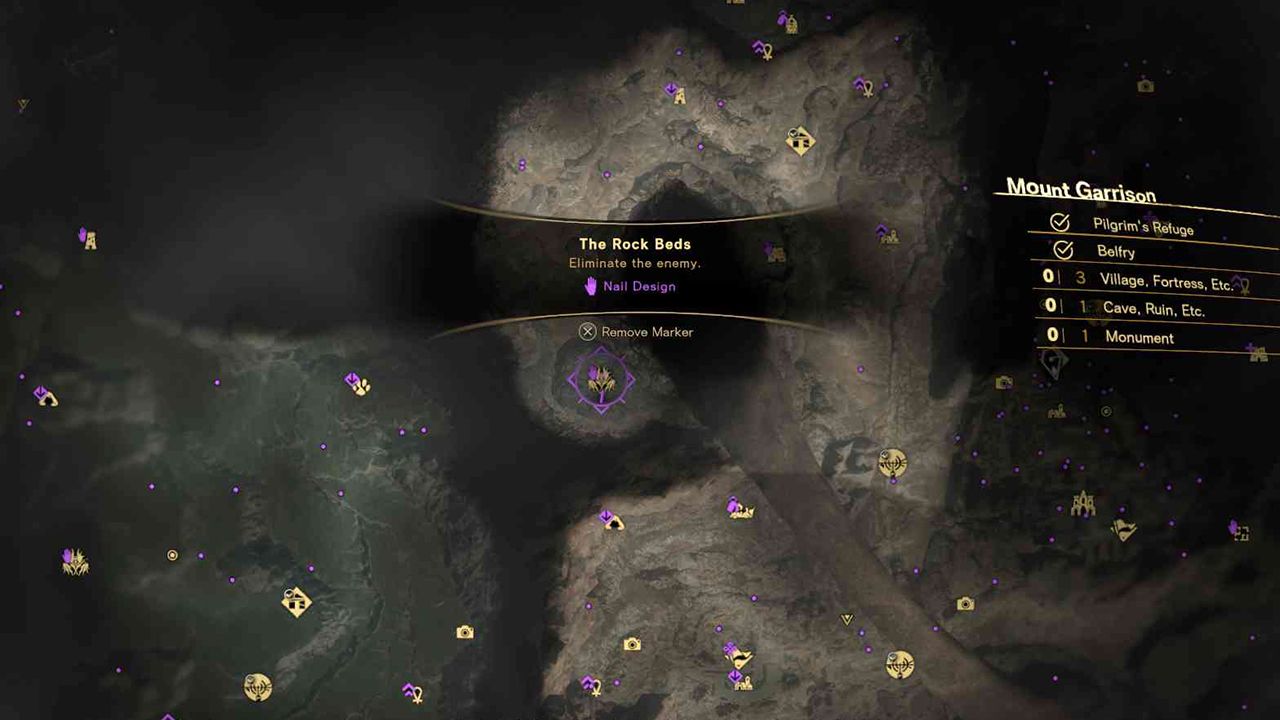
Task: Select the Monument entry in the sidebar
Action: pyautogui.click(x=1139, y=338)
